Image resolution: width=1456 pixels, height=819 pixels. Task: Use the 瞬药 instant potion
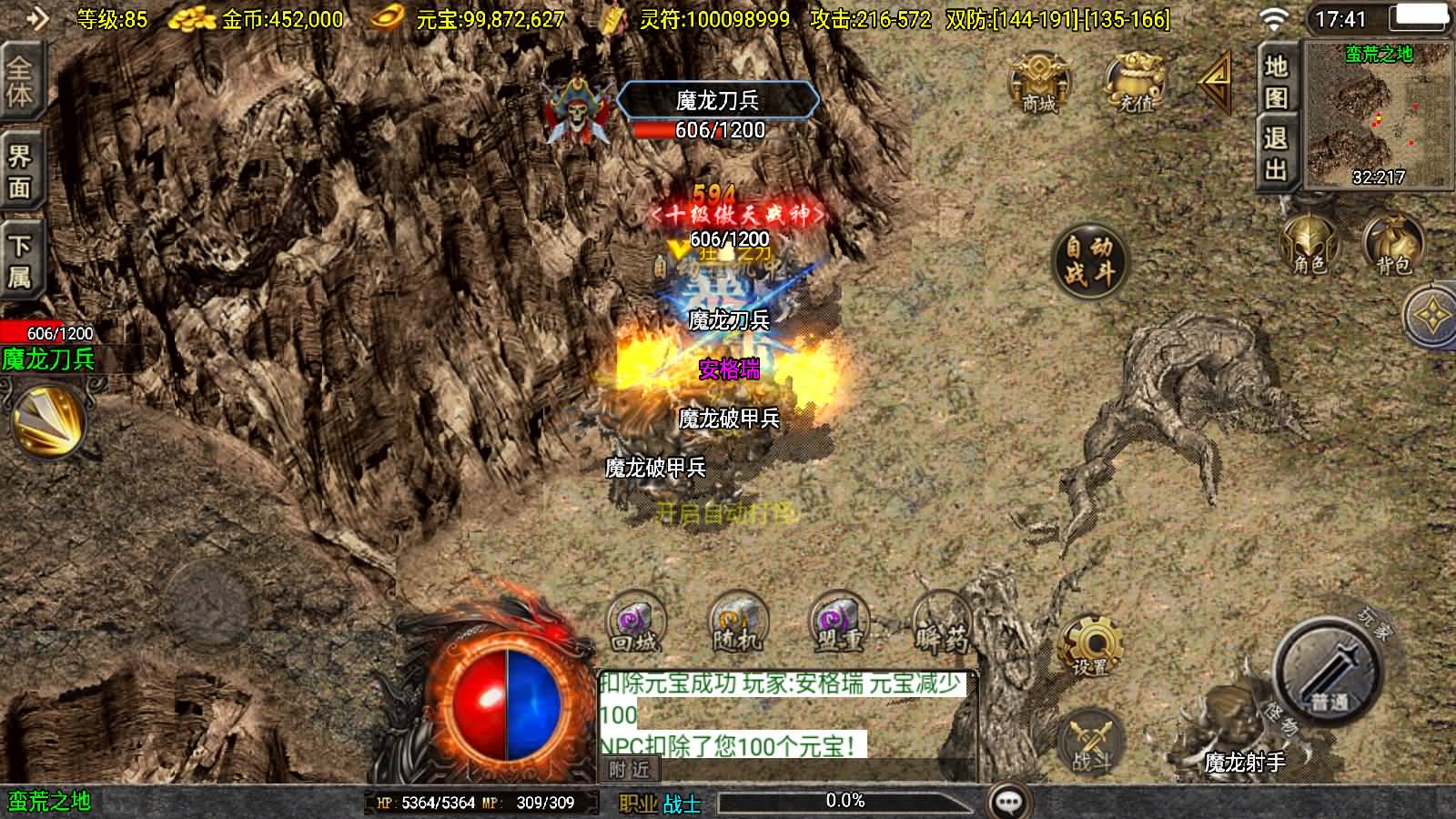pos(941,623)
